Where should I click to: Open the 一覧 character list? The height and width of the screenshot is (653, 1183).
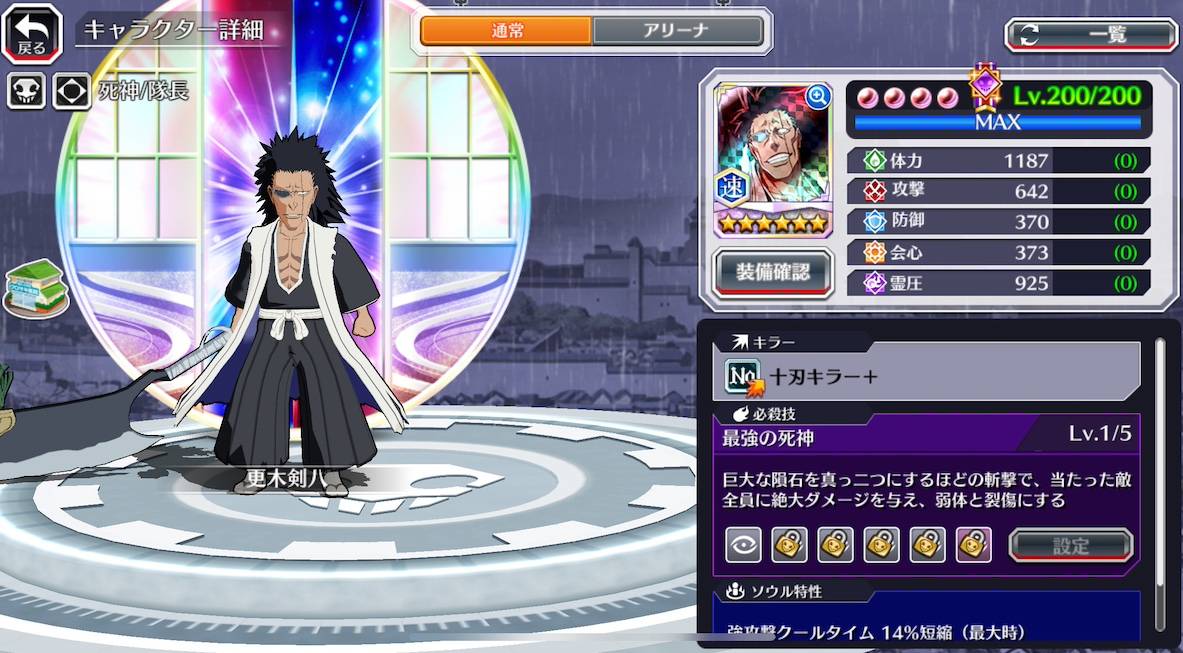pyautogui.click(x=1091, y=34)
